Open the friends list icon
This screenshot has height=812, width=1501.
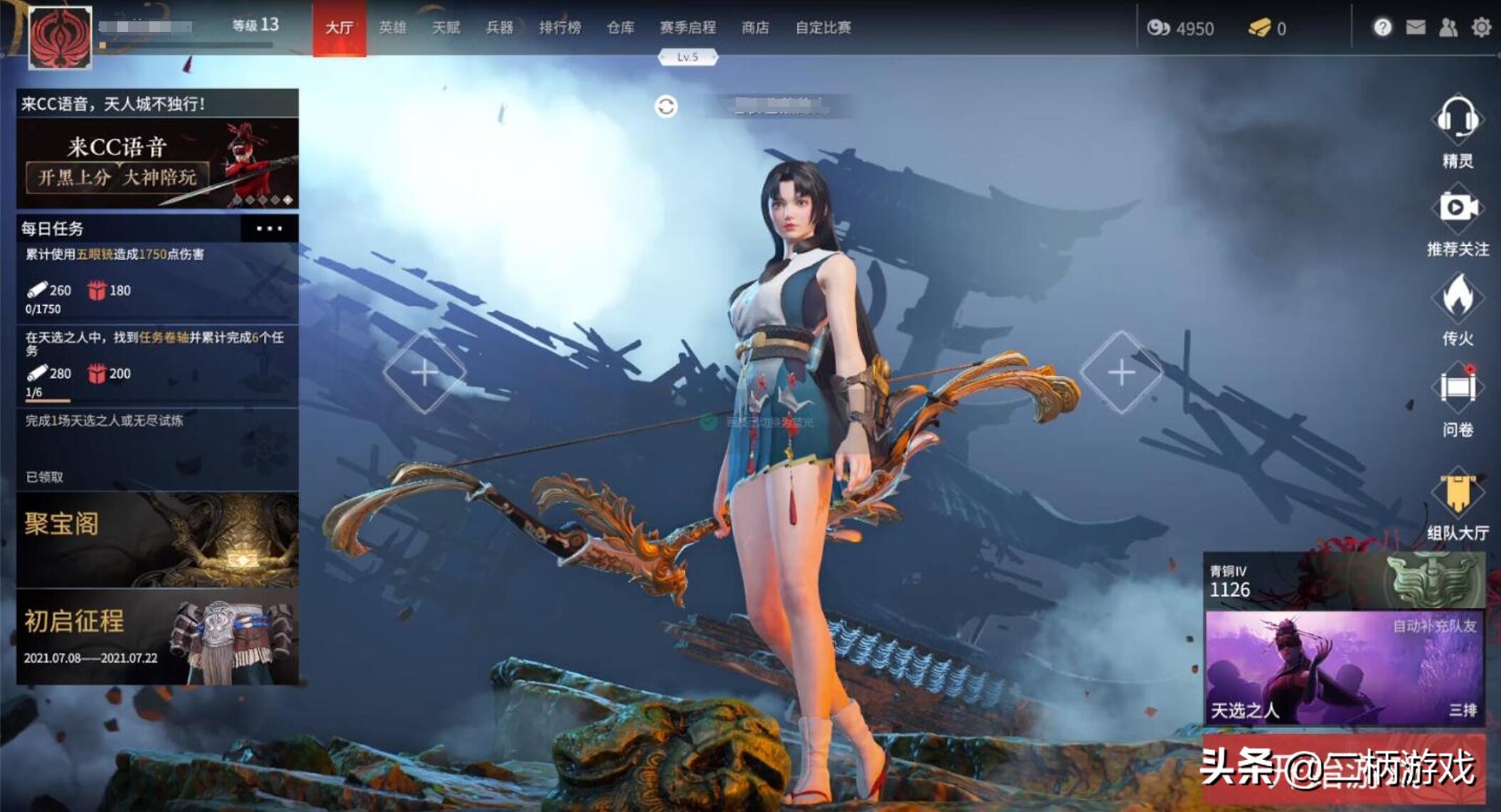(x=1448, y=27)
